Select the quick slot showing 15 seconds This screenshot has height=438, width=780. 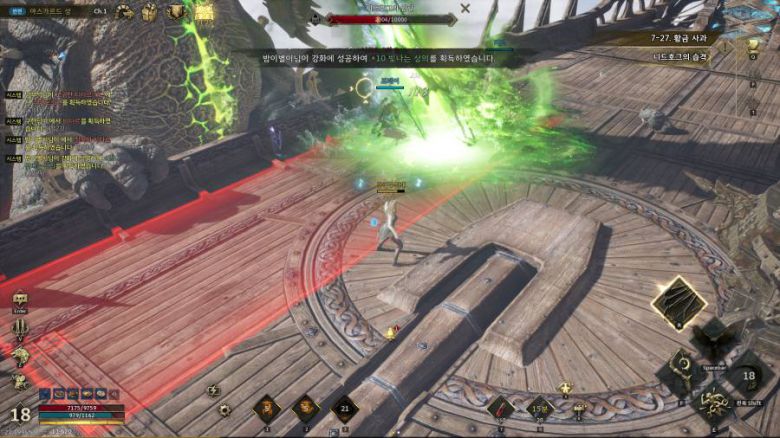tap(540, 408)
